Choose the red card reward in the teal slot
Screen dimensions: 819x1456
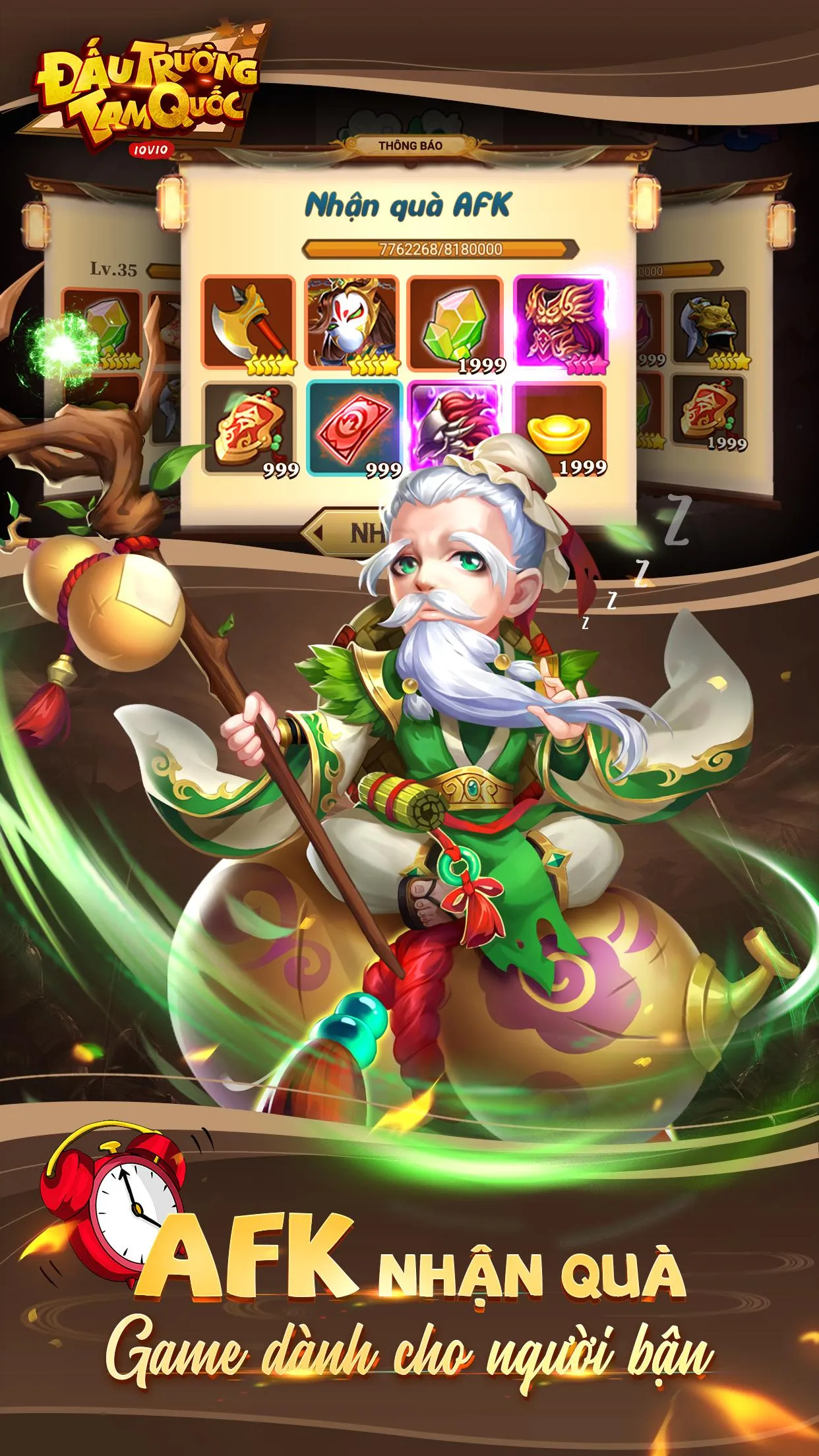(353, 427)
